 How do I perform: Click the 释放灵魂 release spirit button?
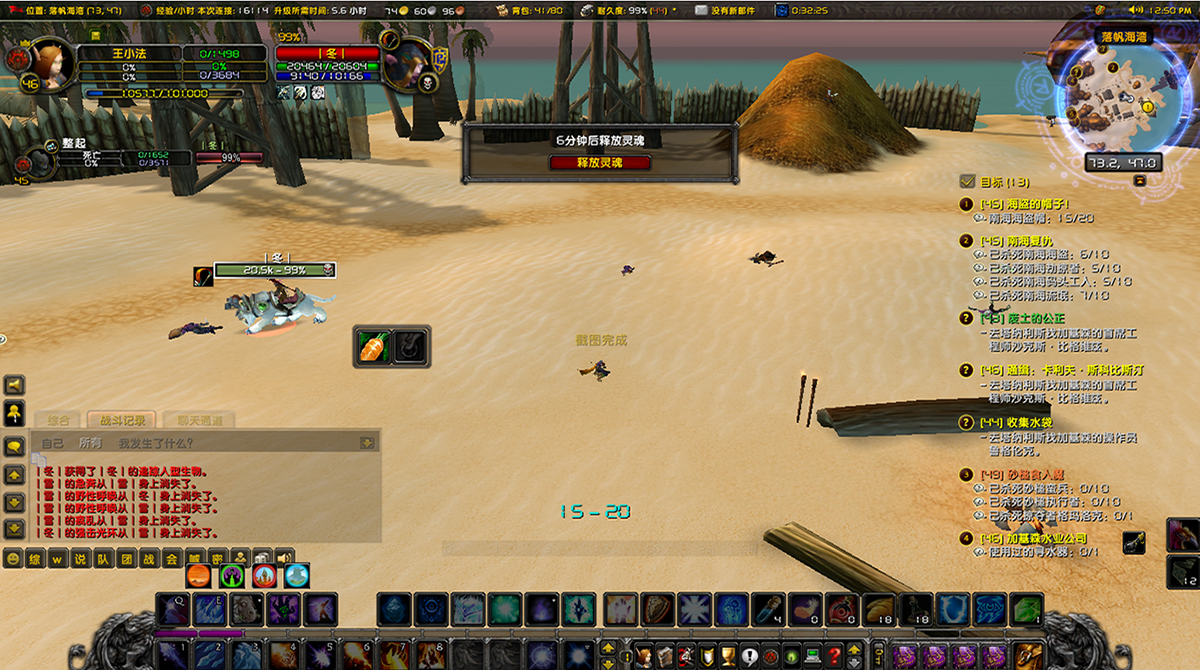(600, 162)
